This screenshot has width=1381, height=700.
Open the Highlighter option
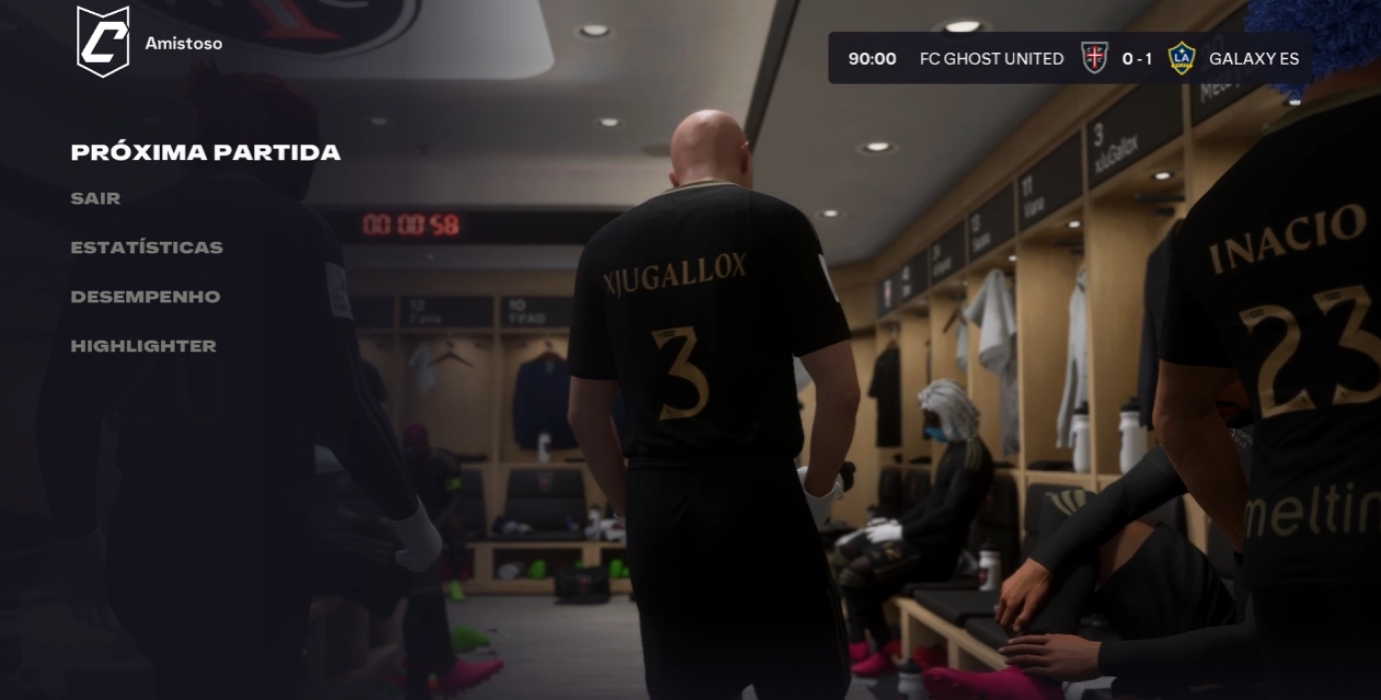[x=143, y=346]
